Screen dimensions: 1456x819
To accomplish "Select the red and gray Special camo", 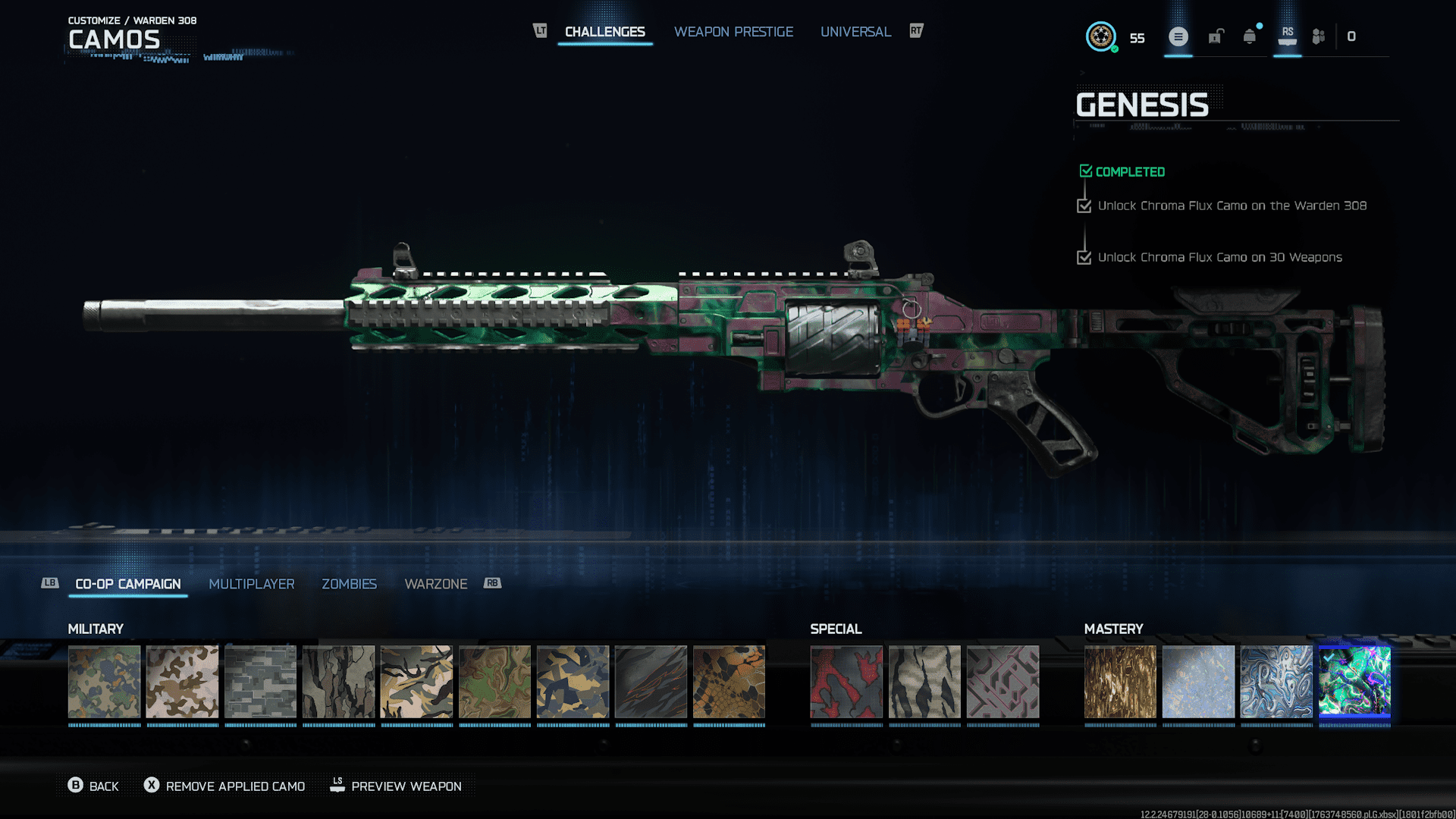I will pos(846,682).
